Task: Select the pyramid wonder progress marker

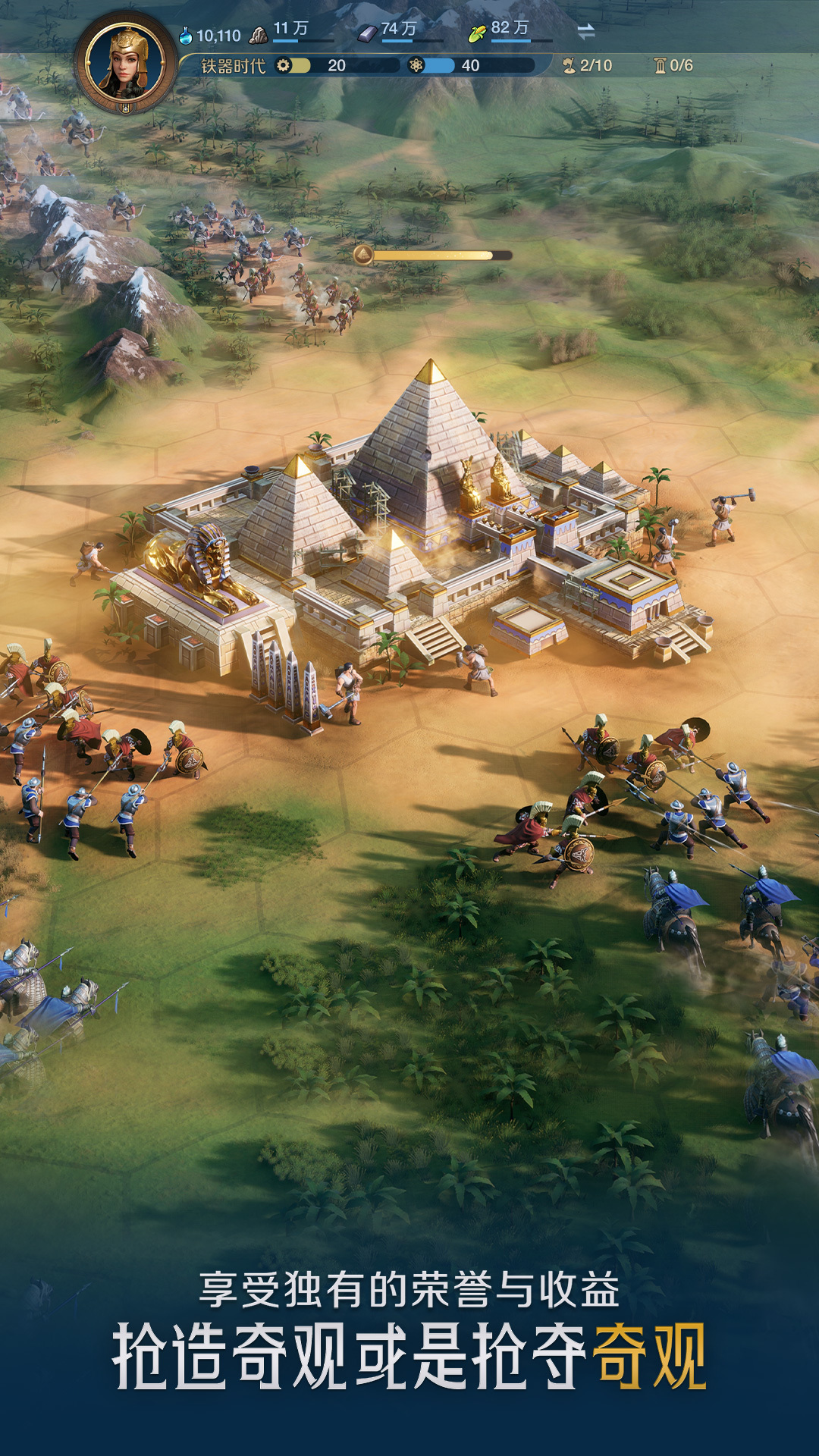Action: 363,255
